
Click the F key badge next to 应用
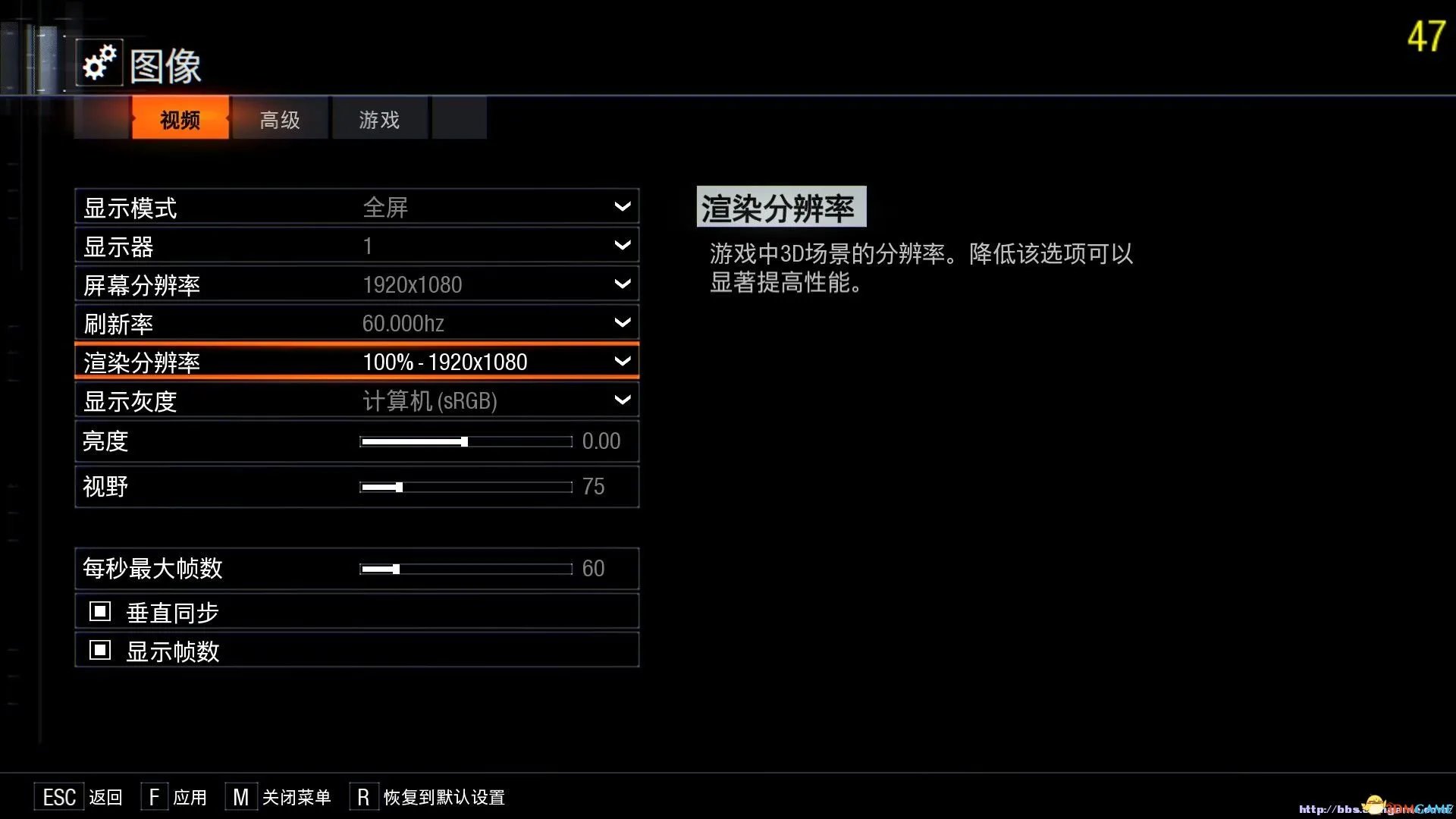tap(154, 796)
